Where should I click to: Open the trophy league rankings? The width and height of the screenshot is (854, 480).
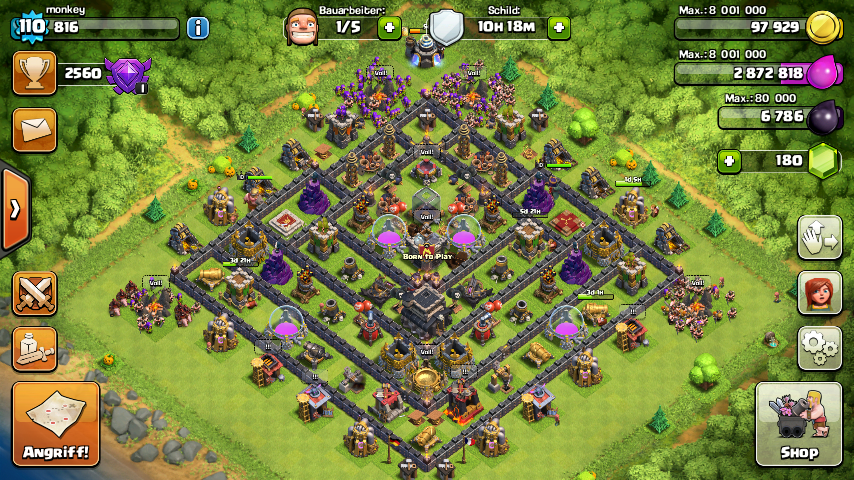pyautogui.click(x=34, y=73)
